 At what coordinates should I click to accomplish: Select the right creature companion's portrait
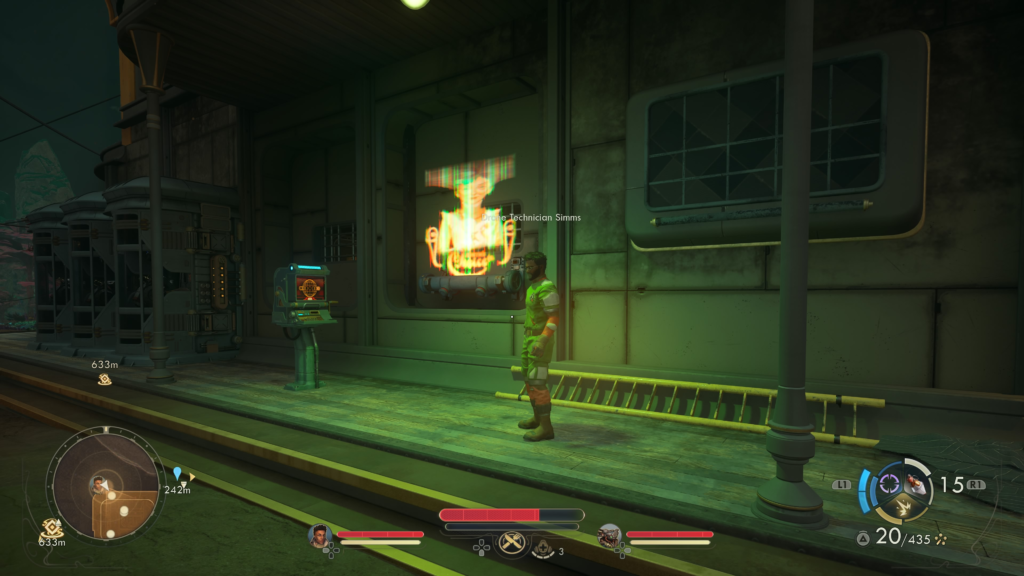pos(609,536)
